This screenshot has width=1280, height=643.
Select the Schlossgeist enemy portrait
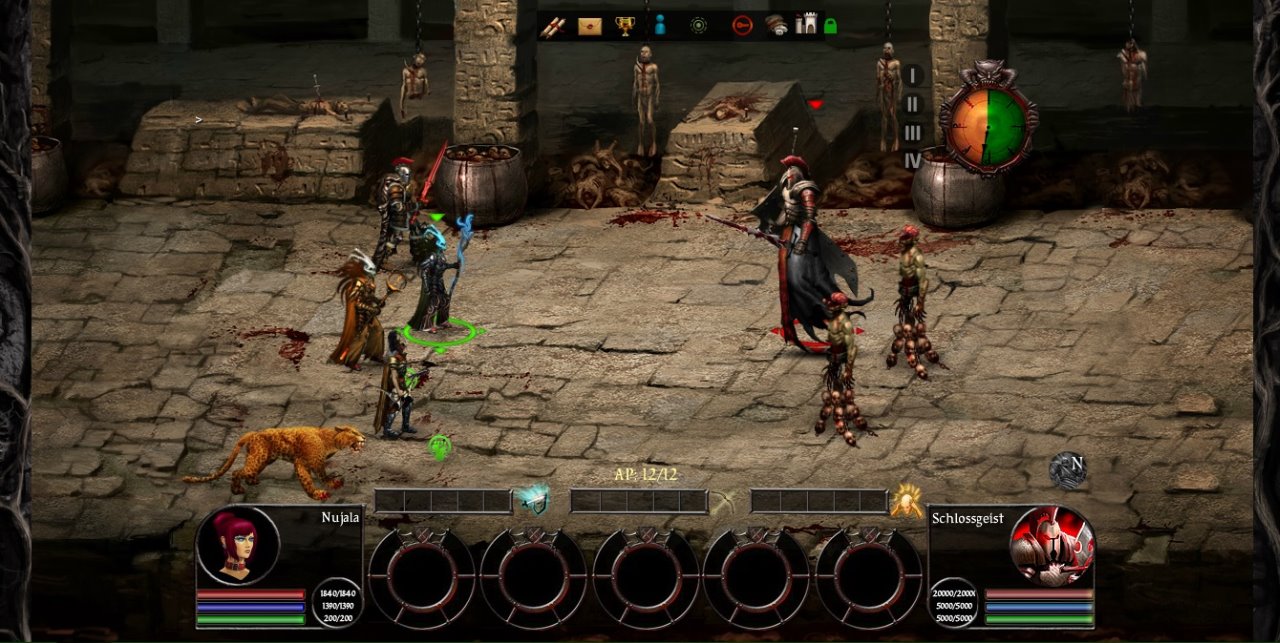[1052, 546]
